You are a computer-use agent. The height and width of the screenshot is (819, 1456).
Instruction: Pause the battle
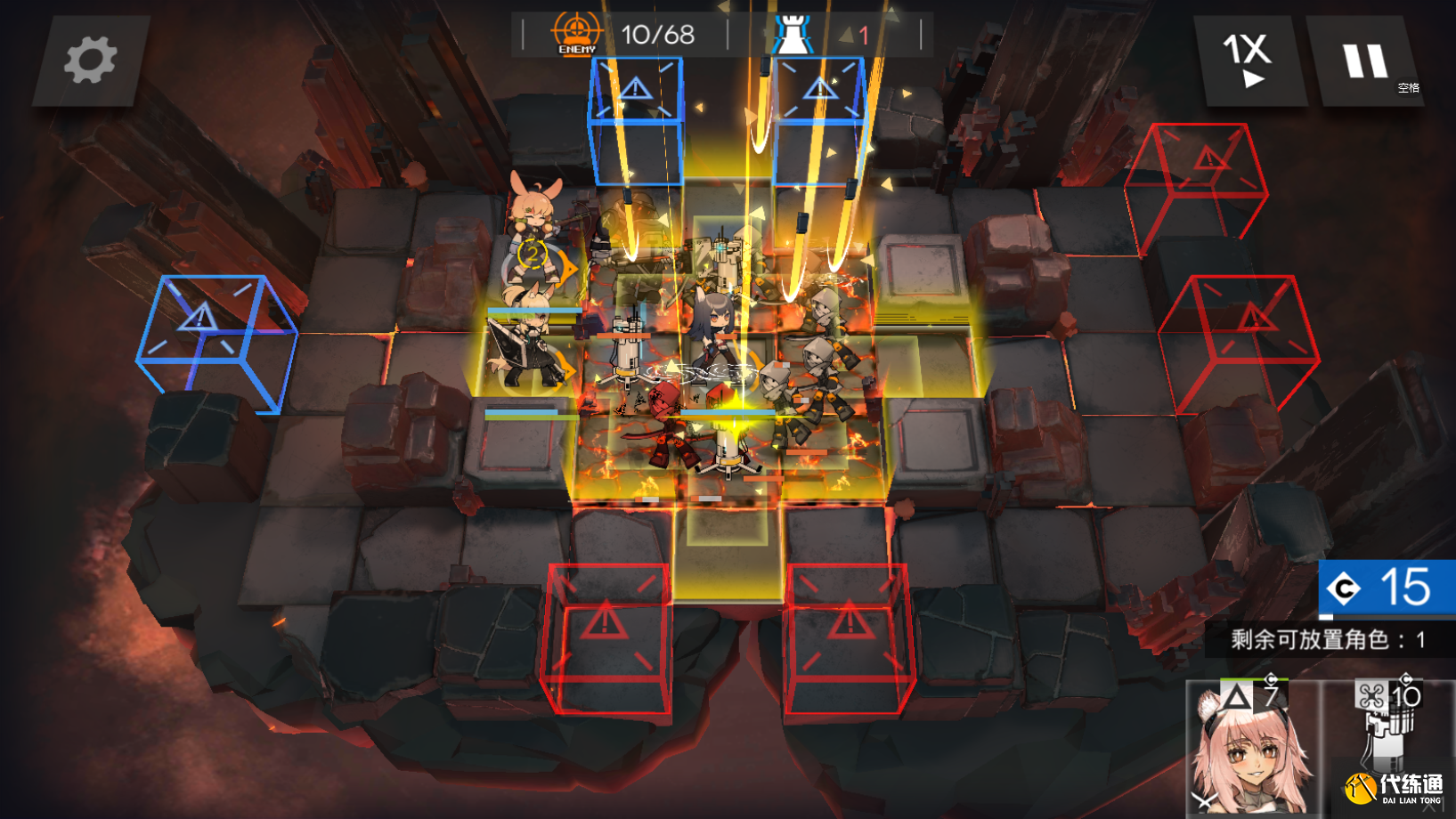tap(1364, 62)
